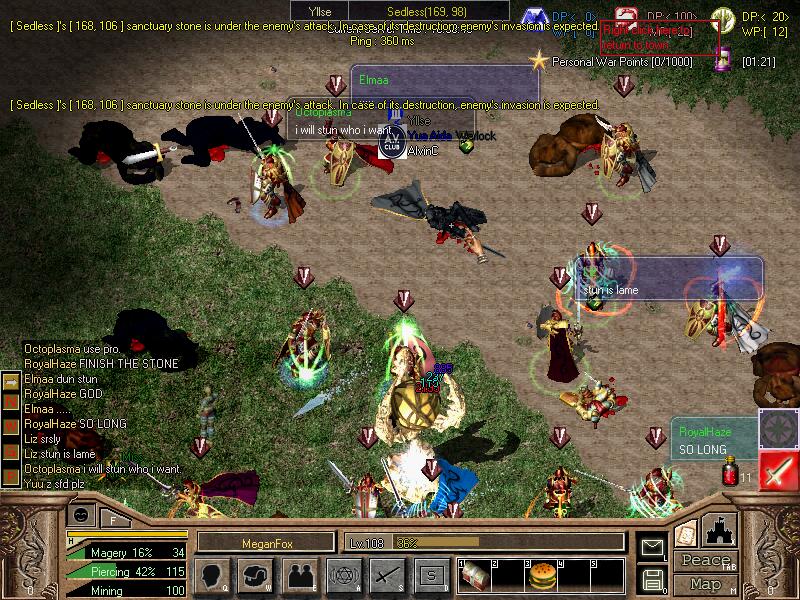Open the hexagram magic button

tap(343, 575)
